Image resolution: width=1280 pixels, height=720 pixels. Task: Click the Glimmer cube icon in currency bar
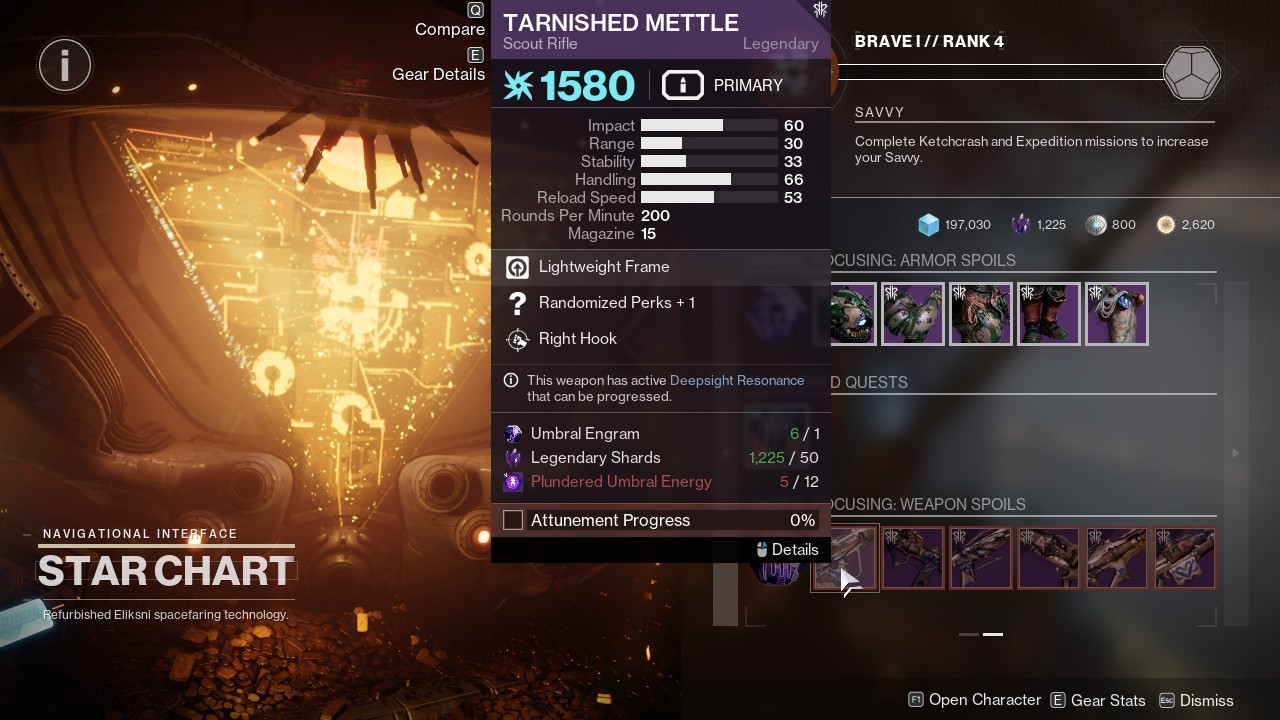[x=928, y=224]
